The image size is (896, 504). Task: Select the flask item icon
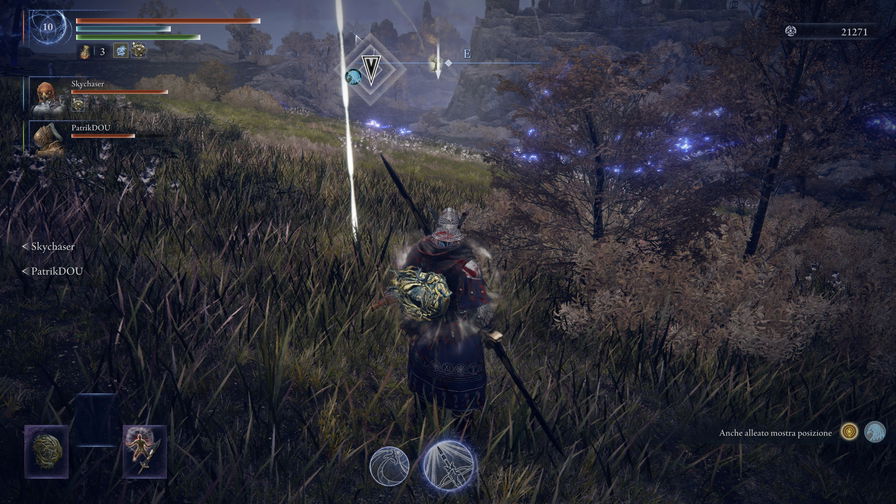(86, 51)
